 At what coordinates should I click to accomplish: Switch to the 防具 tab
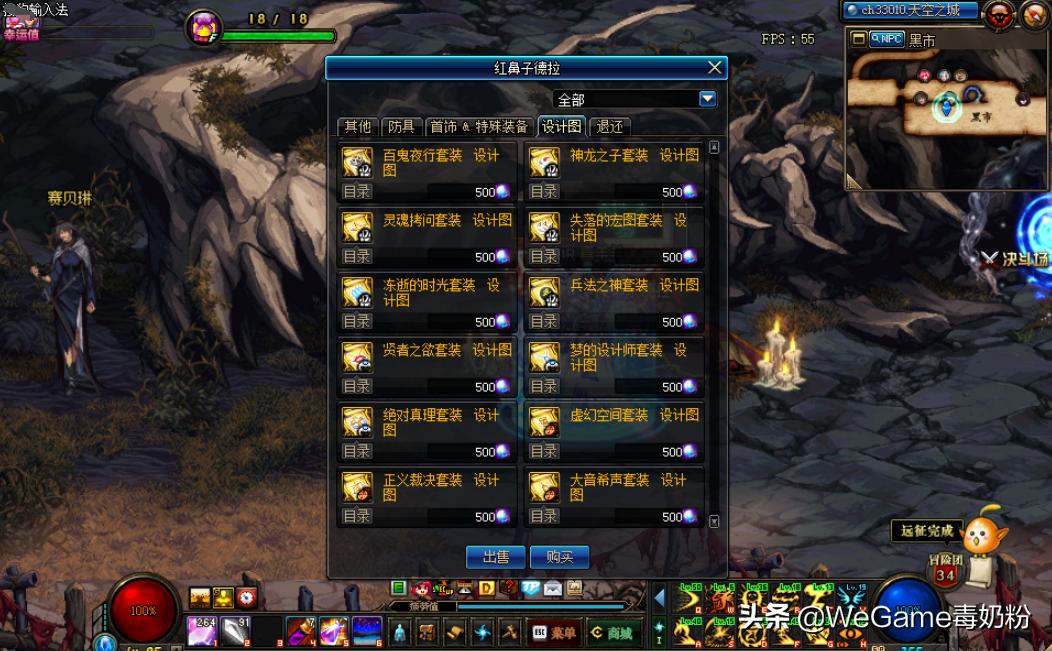401,127
